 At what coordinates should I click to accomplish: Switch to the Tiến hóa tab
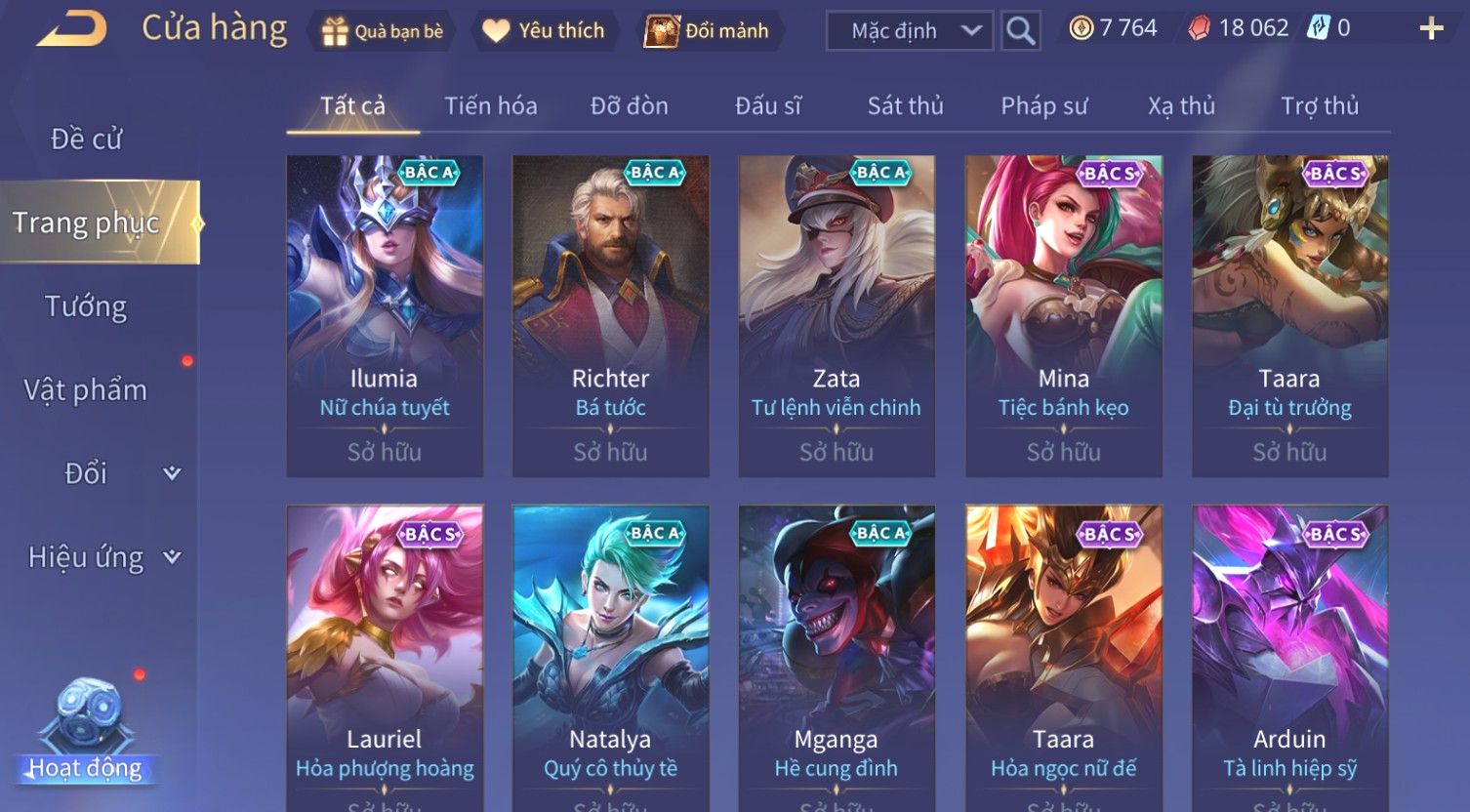[x=491, y=105]
